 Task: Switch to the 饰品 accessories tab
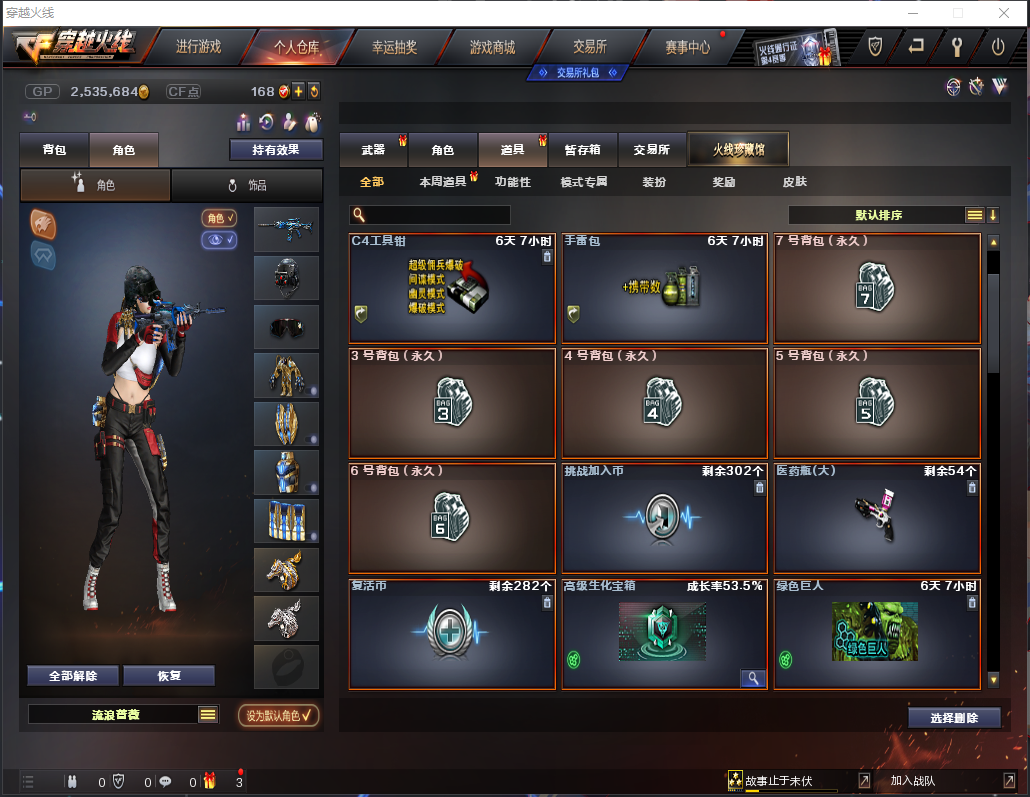pyautogui.click(x=247, y=186)
